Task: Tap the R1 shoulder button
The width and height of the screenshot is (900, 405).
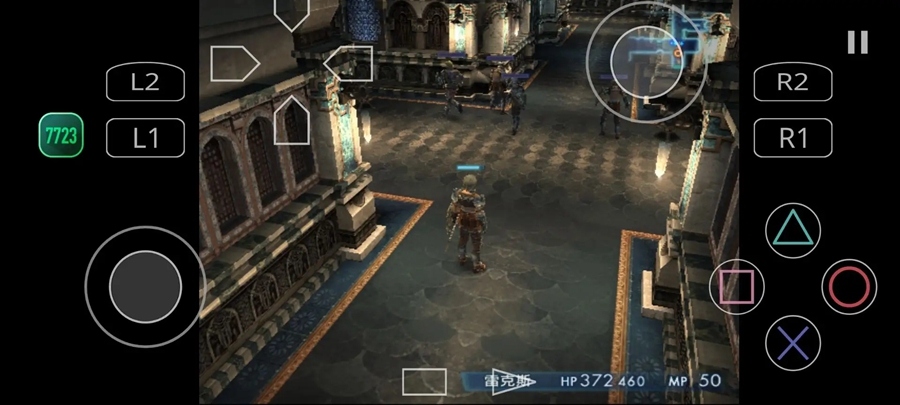Action: [792, 138]
